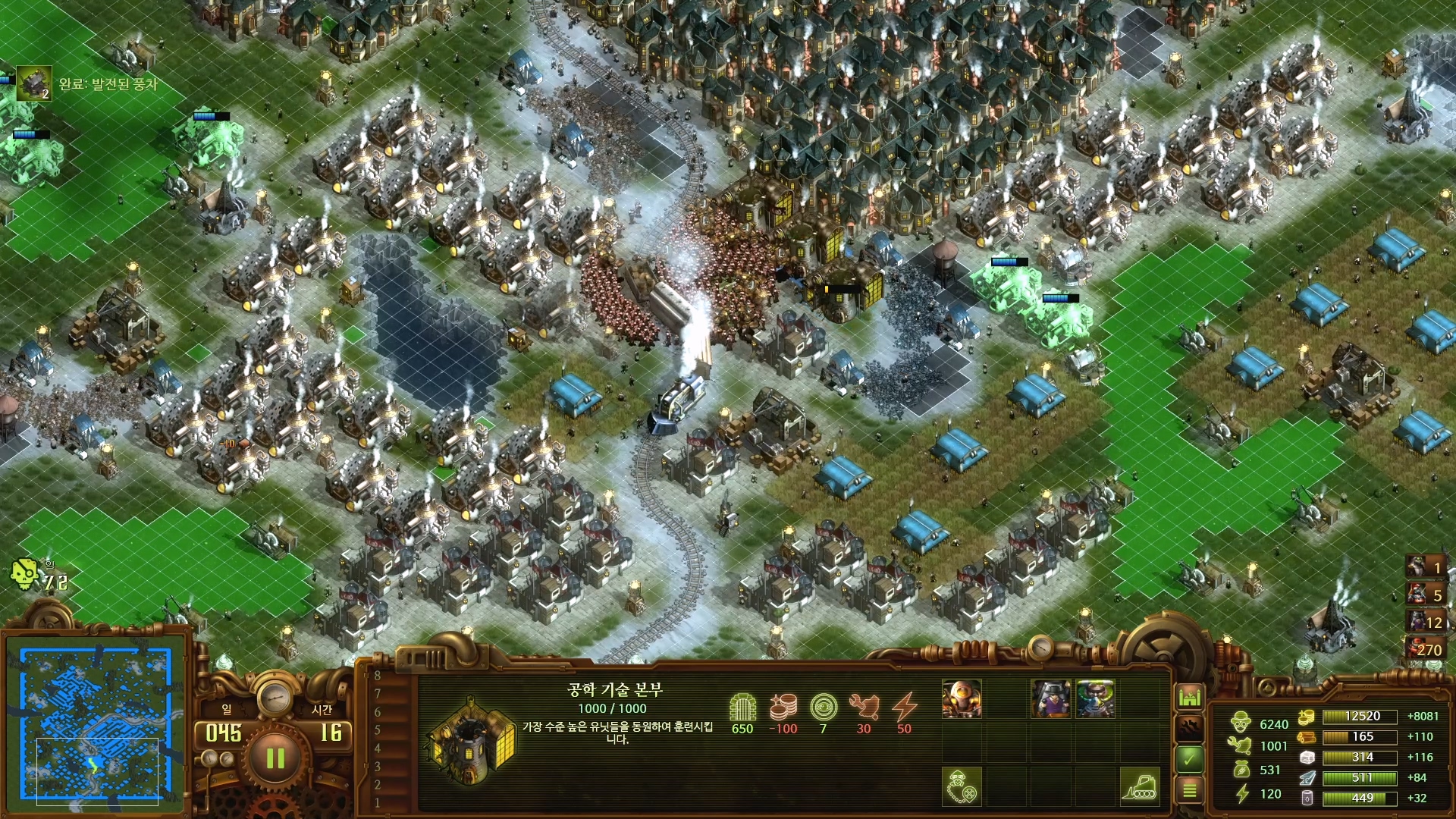Demolish the building with the bulldozer icon
The width and height of the screenshot is (1456, 819).
[x=1138, y=786]
